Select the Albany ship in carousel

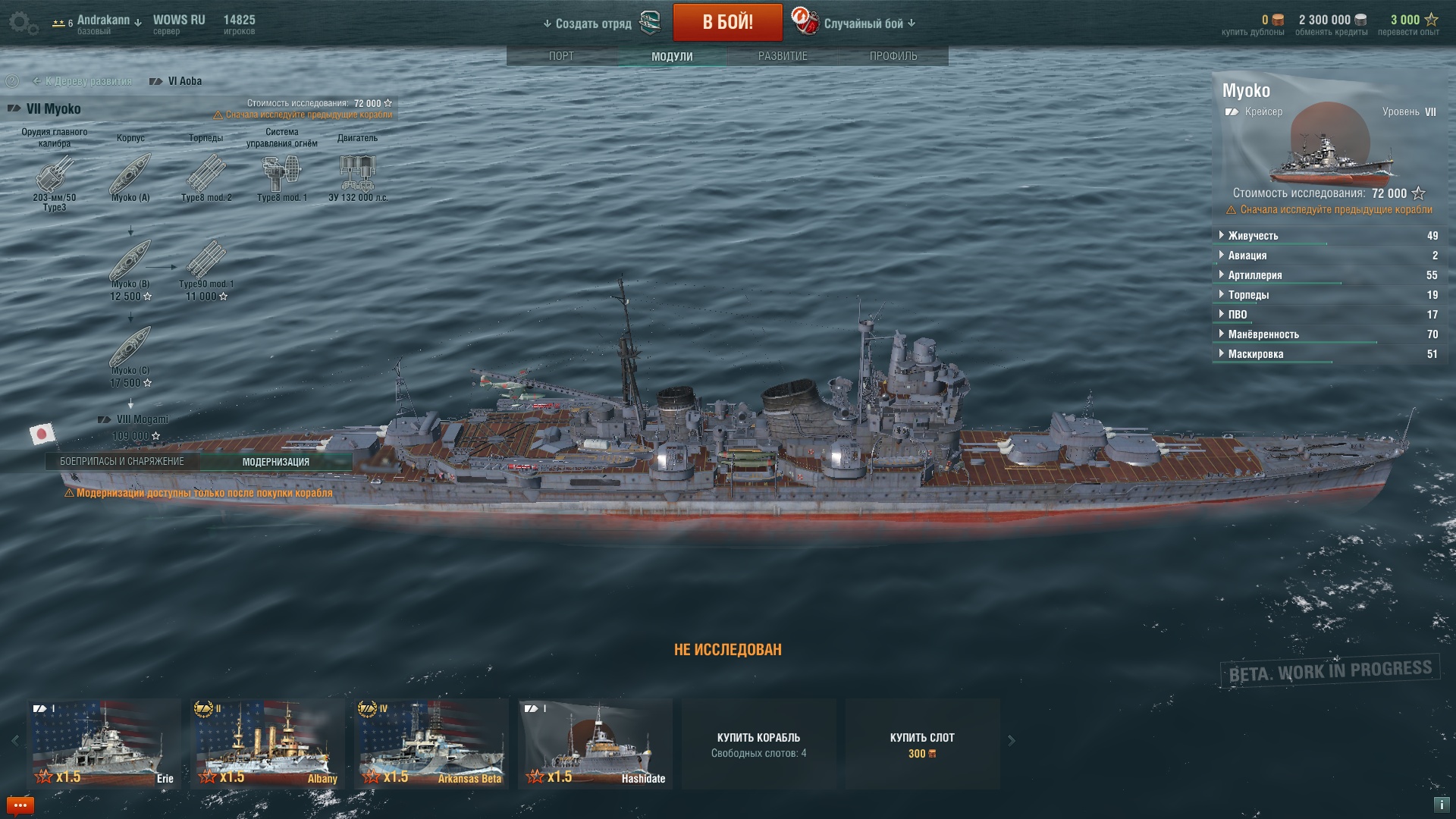267,743
